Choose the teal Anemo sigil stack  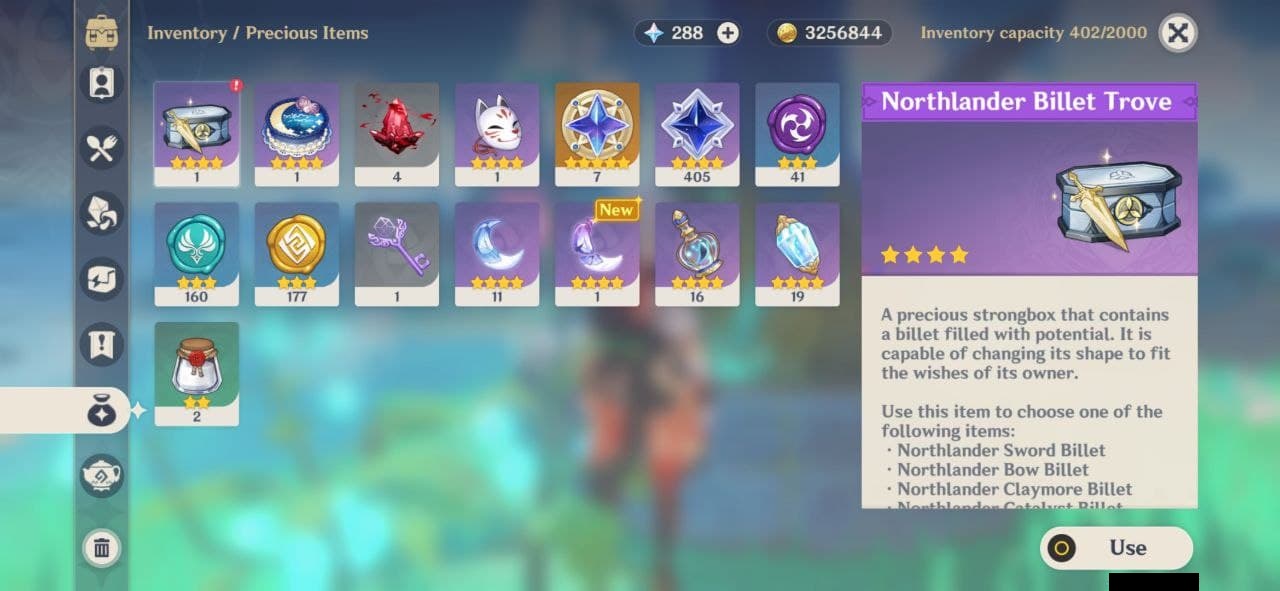coord(197,253)
